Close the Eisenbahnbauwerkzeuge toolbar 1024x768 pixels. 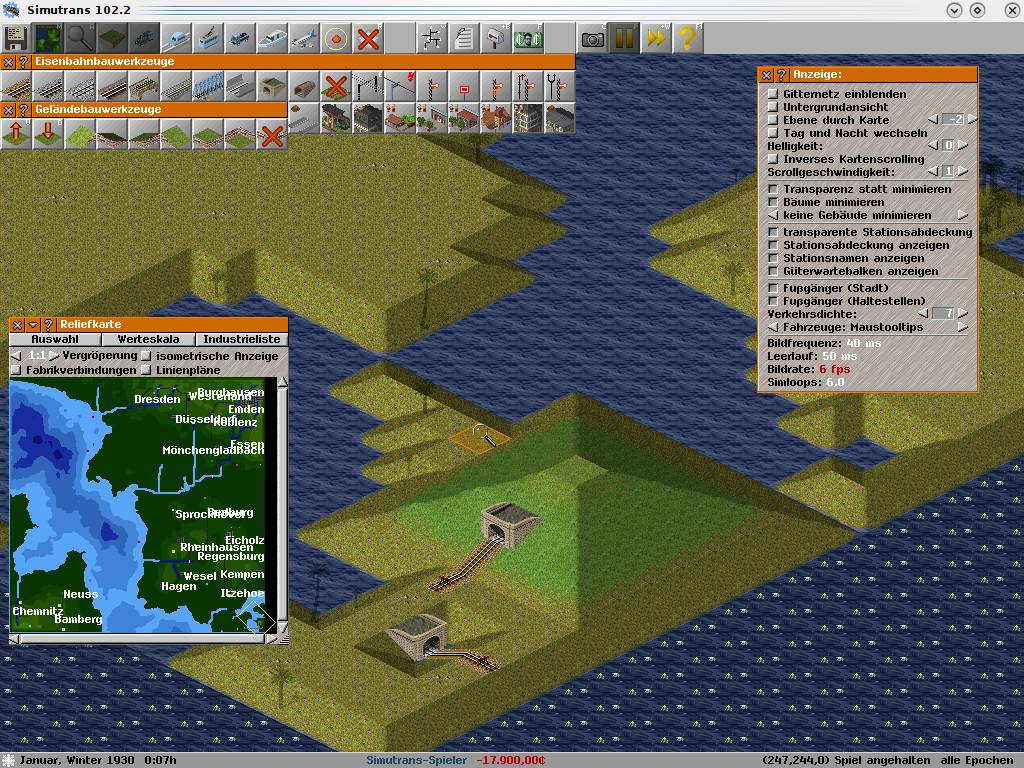click(9, 62)
